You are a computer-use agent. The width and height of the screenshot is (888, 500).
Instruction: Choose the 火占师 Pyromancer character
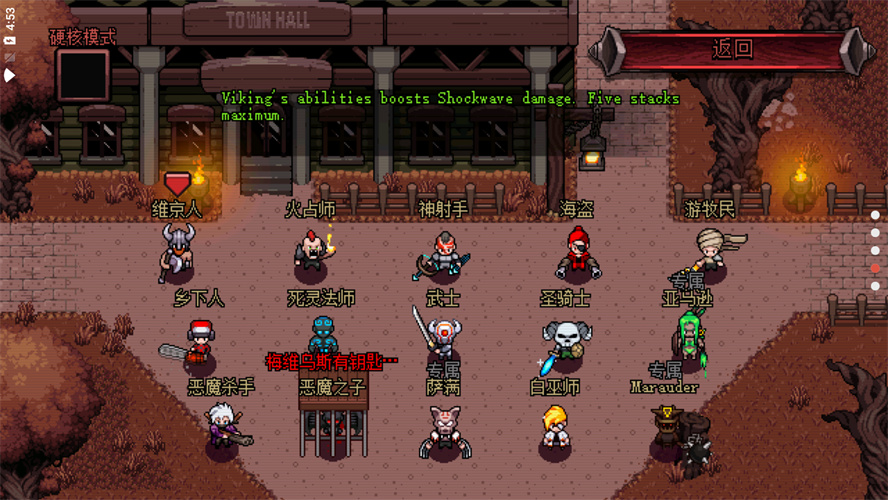312,250
